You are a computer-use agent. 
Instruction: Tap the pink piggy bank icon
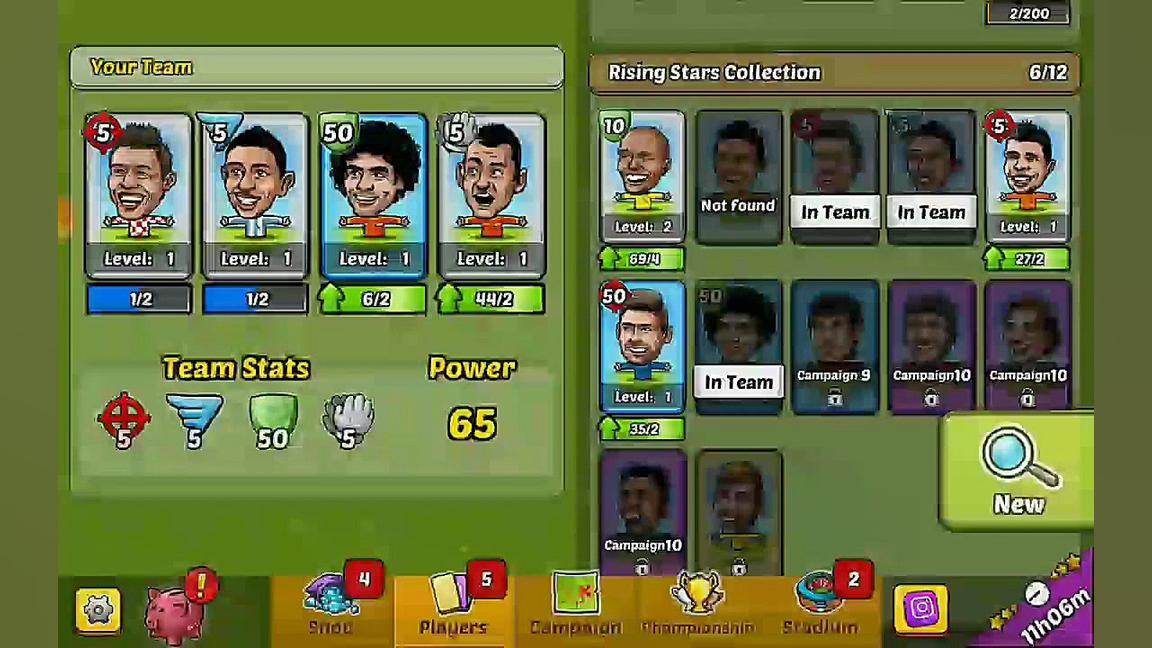coord(177,610)
